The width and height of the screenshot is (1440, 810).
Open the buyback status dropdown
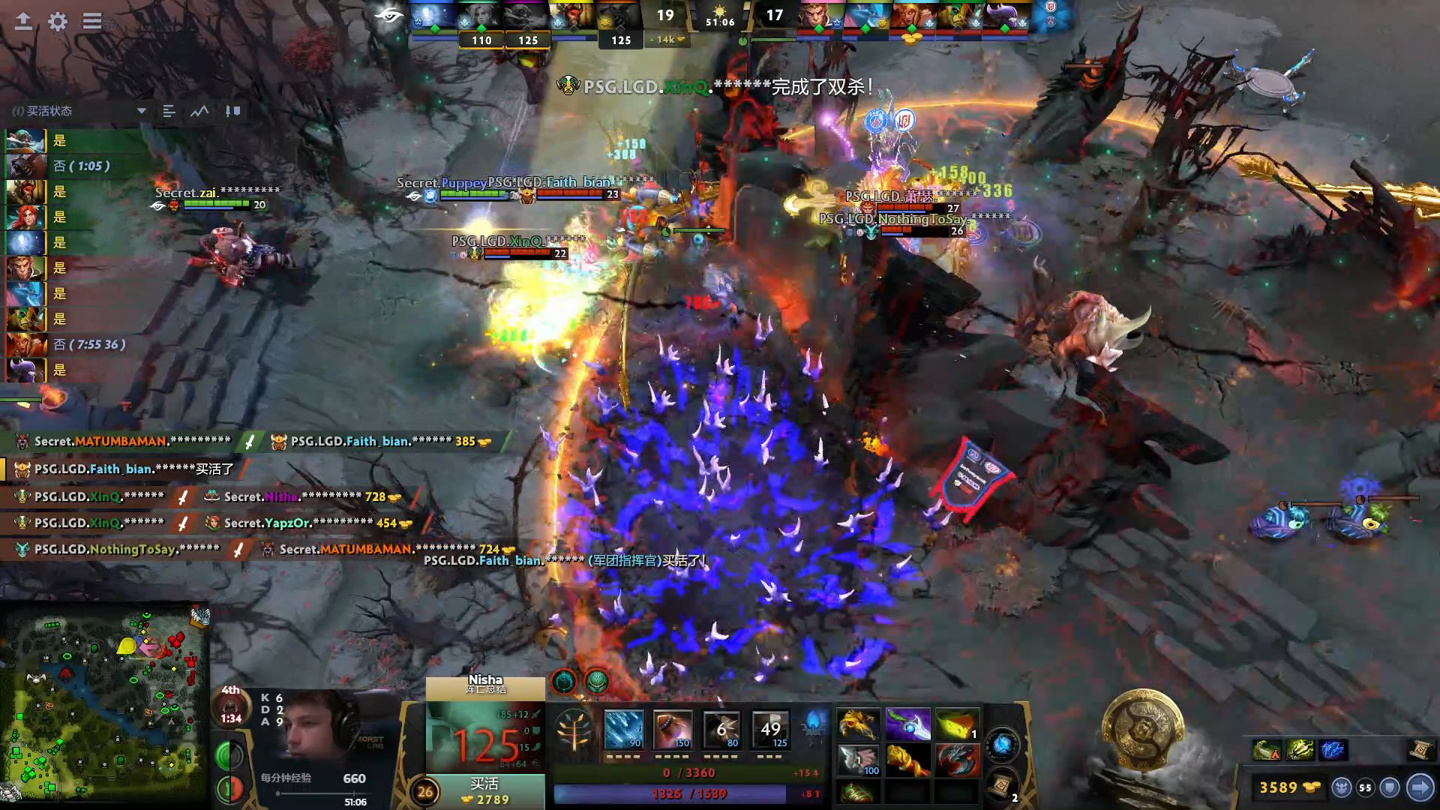[141, 111]
